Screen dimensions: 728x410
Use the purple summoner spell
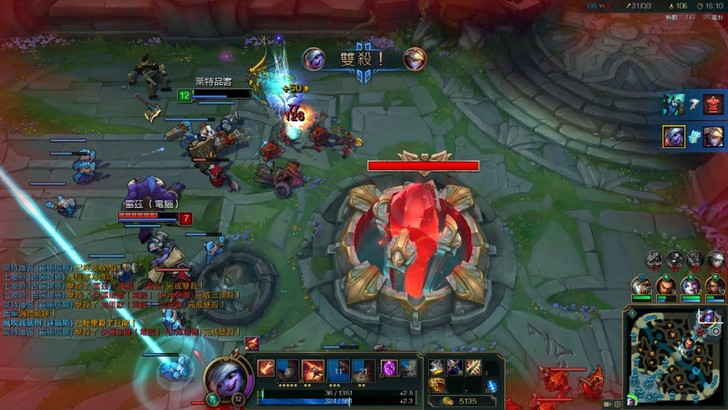(389, 369)
